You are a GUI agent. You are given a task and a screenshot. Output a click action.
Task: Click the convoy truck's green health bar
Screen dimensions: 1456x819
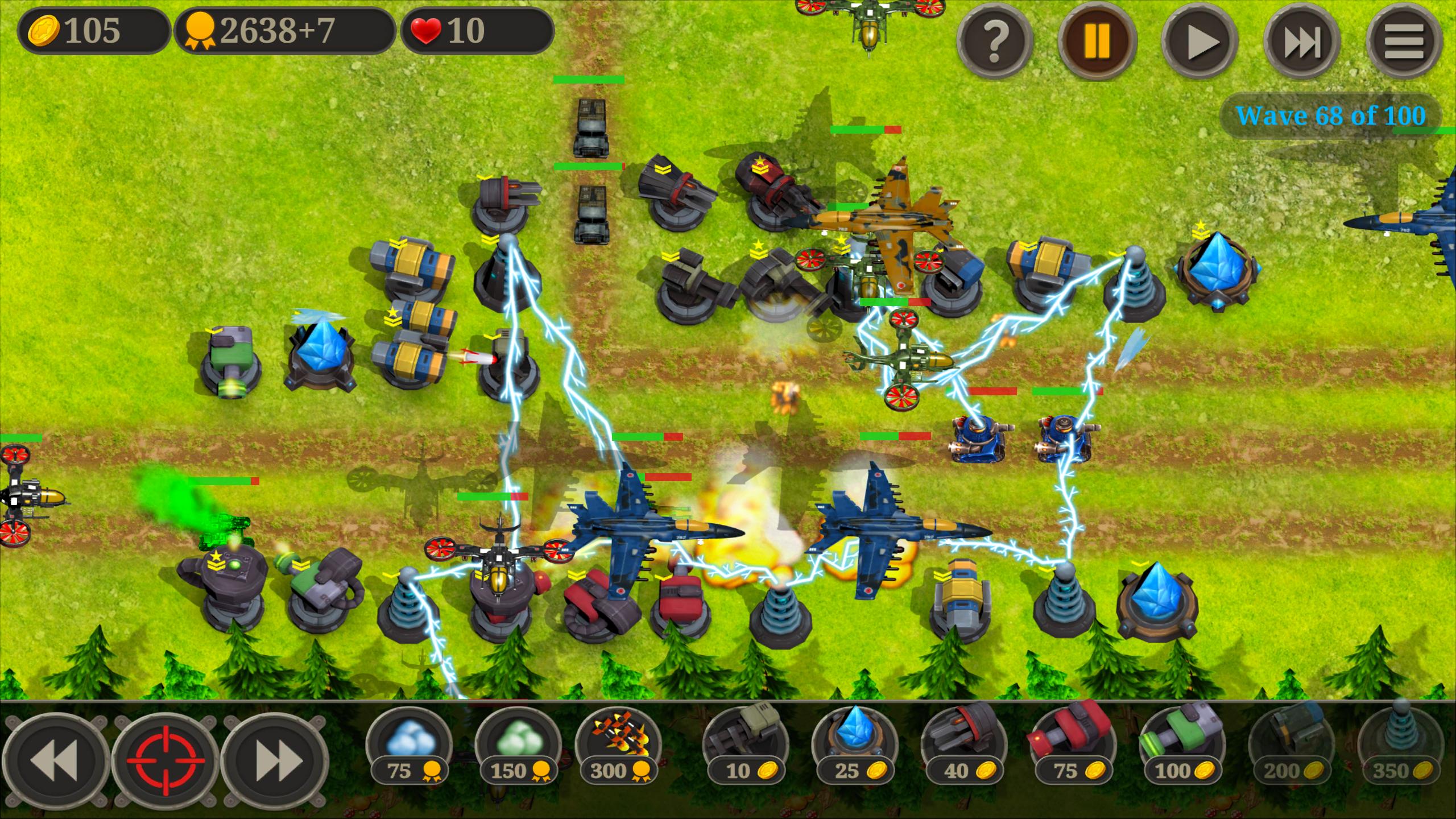pyautogui.click(x=589, y=80)
